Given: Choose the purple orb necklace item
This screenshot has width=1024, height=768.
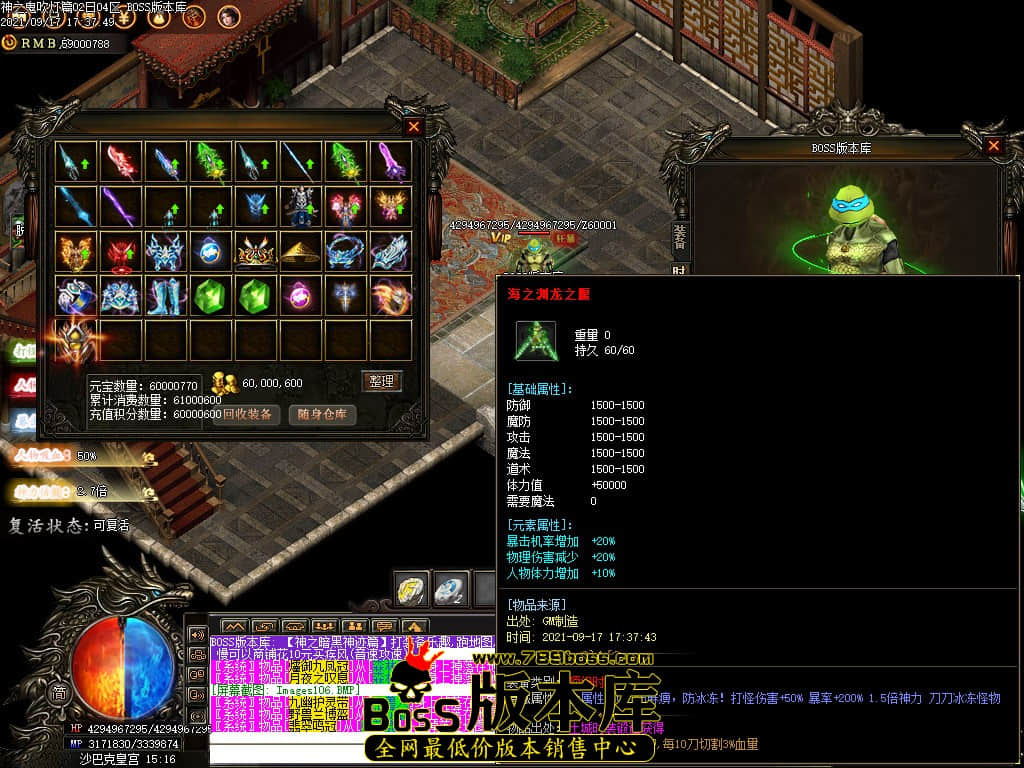Looking at the screenshot, I should pos(300,296).
